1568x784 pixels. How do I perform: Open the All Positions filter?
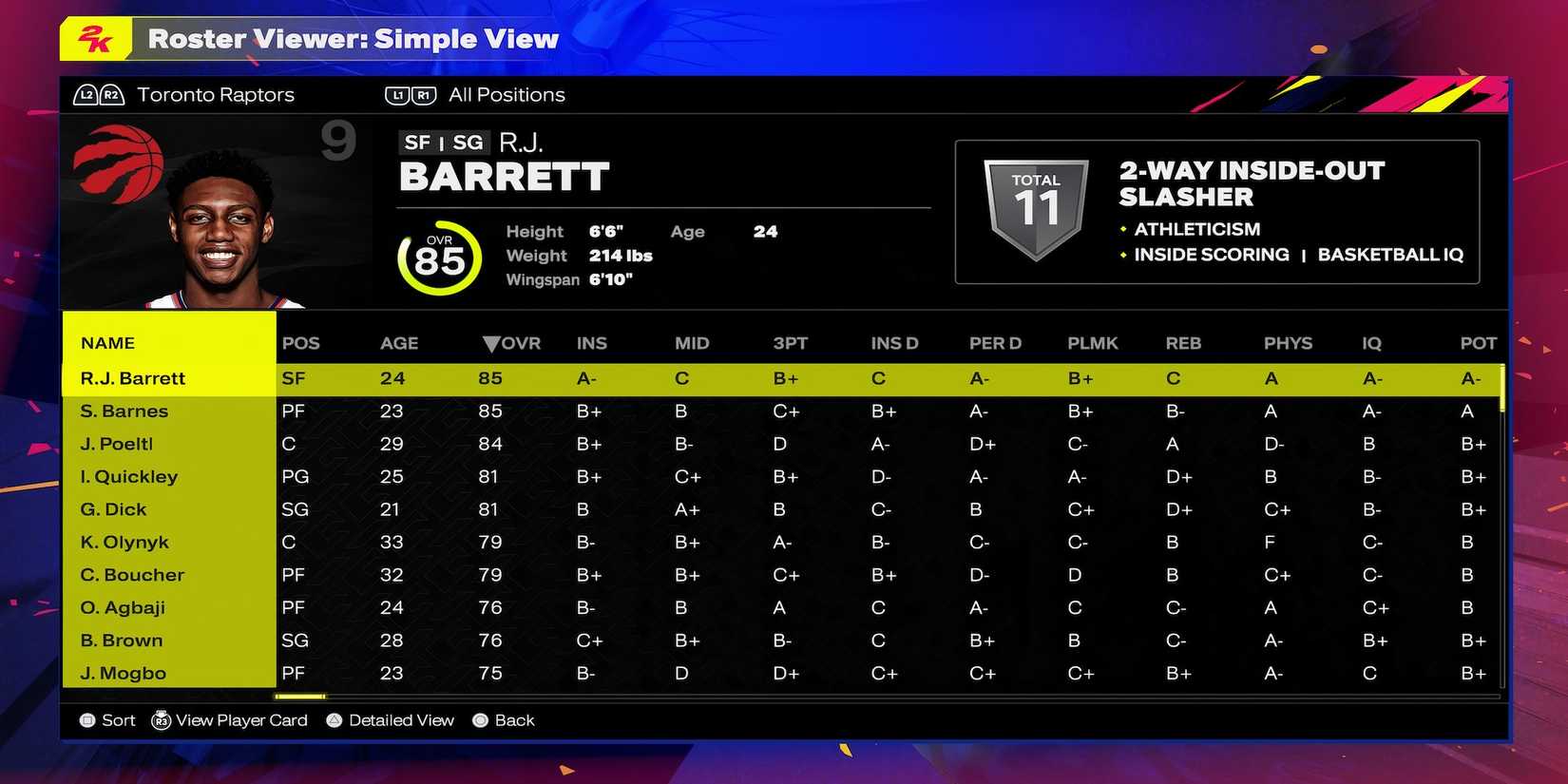point(507,94)
